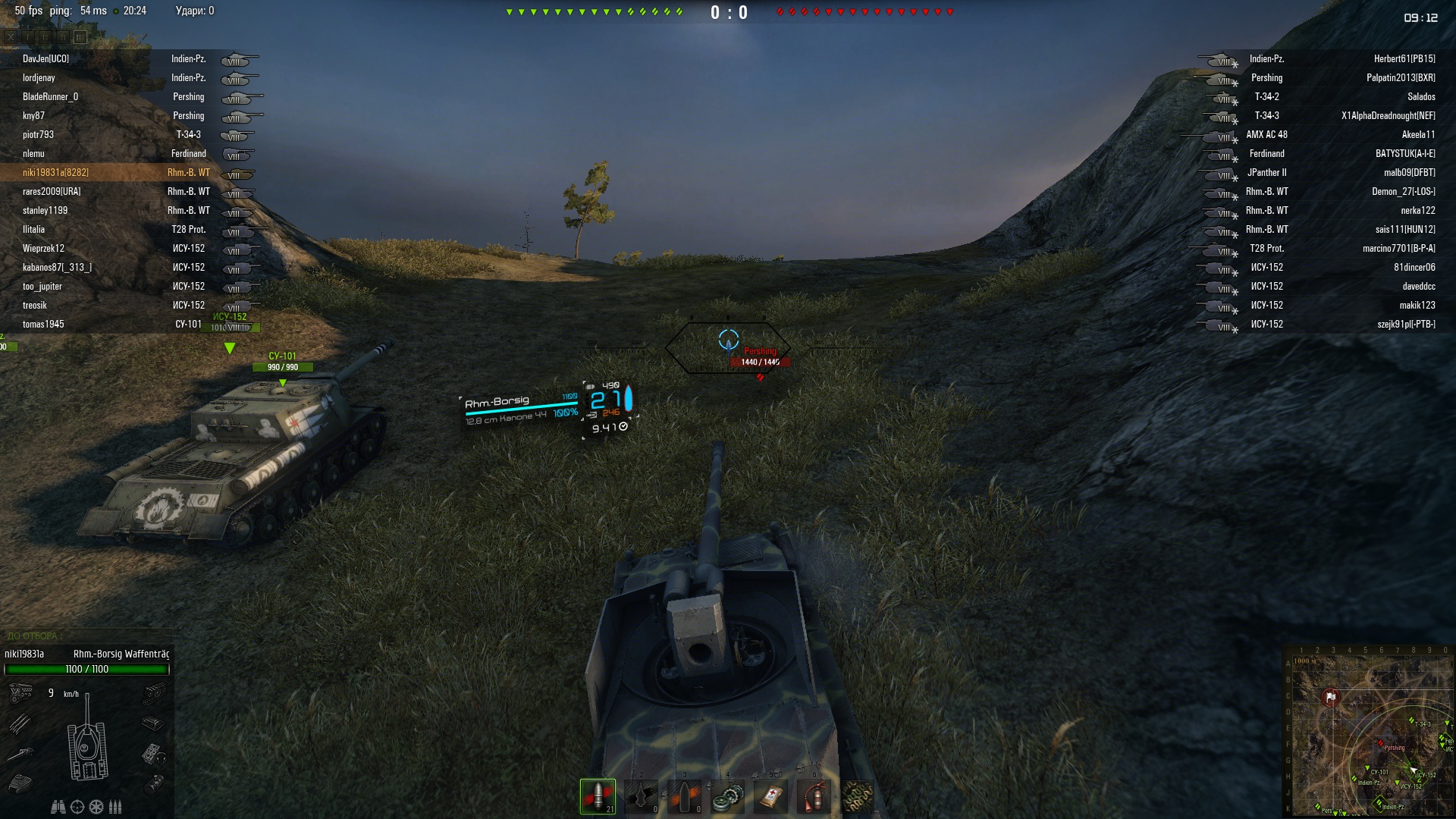This screenshot has width=1456, height=819.
Task: Activate the fire extinguisher consumable
Action: [x=814, y=796]
